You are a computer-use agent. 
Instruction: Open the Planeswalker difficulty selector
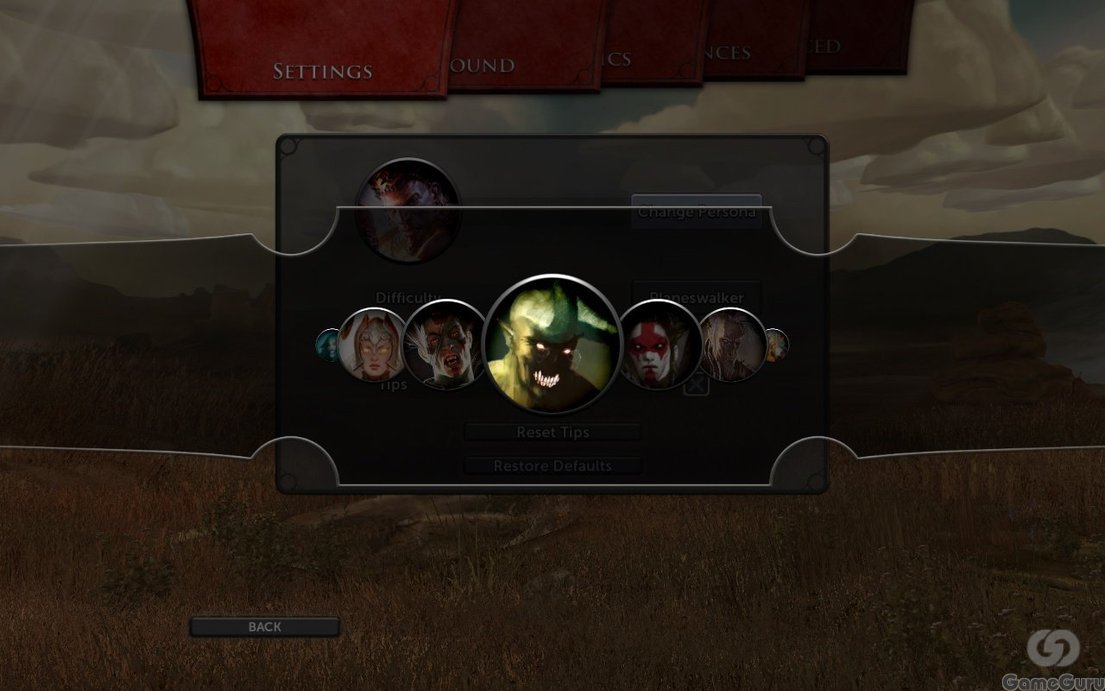(x=696, y=297)
